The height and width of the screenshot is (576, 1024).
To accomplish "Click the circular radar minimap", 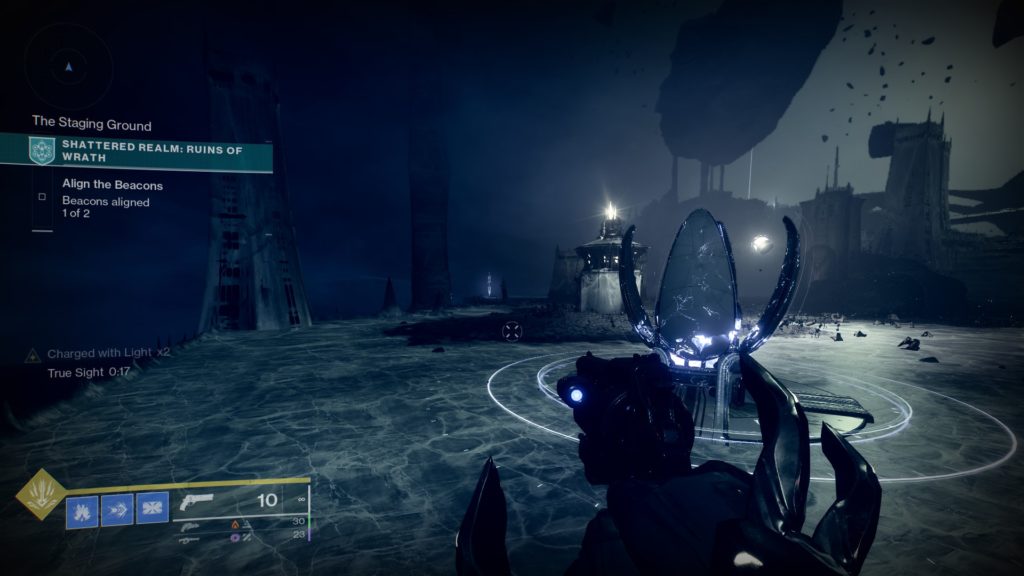I will (x=68, y=67).
